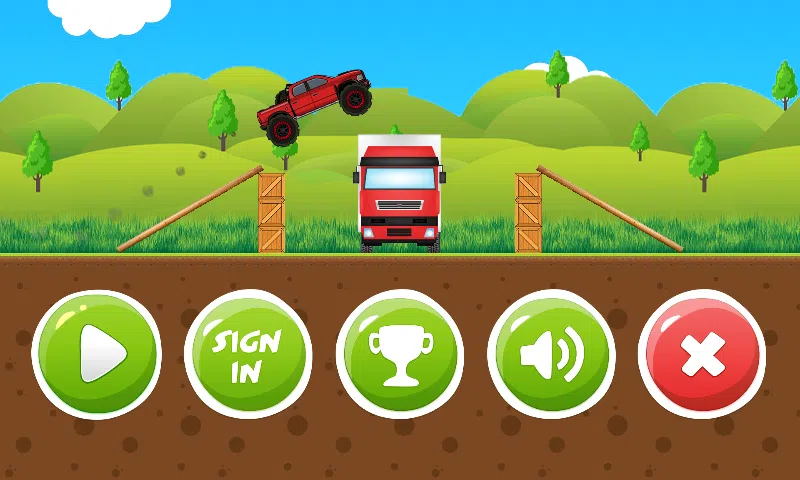Exit using the red X button
Viewport: 800px width, 480px height.
click(702, 354)
